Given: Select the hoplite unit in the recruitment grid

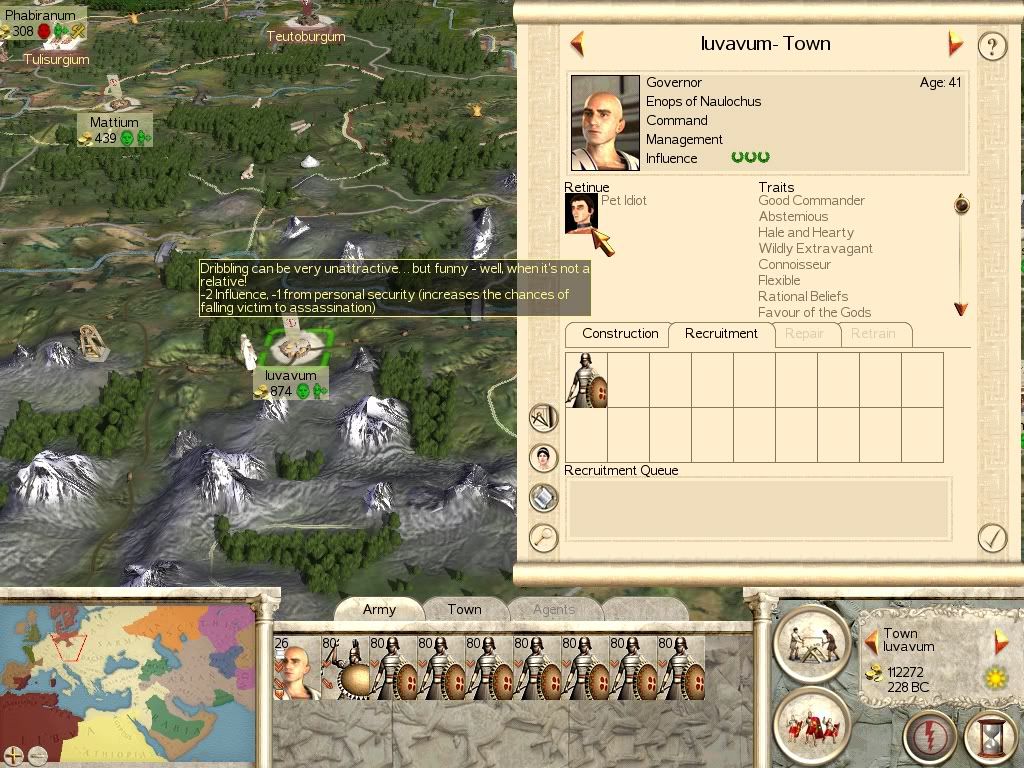Looking at the screenshot, I should point(586,380).
